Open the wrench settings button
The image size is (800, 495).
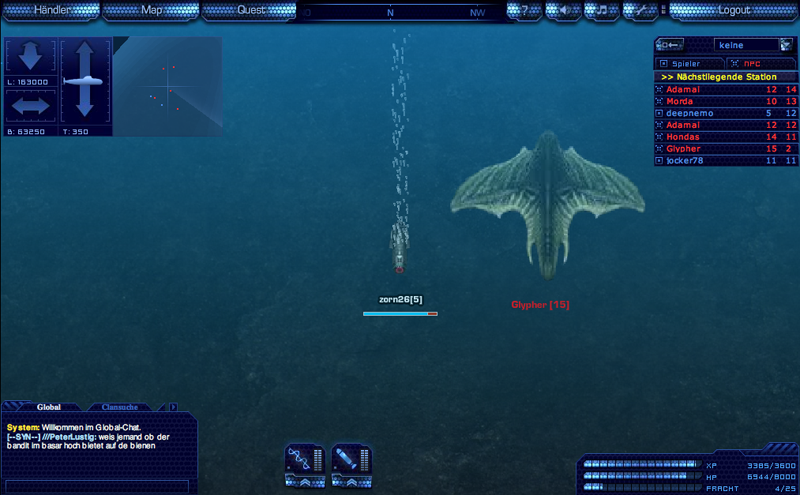coord(641,11)
